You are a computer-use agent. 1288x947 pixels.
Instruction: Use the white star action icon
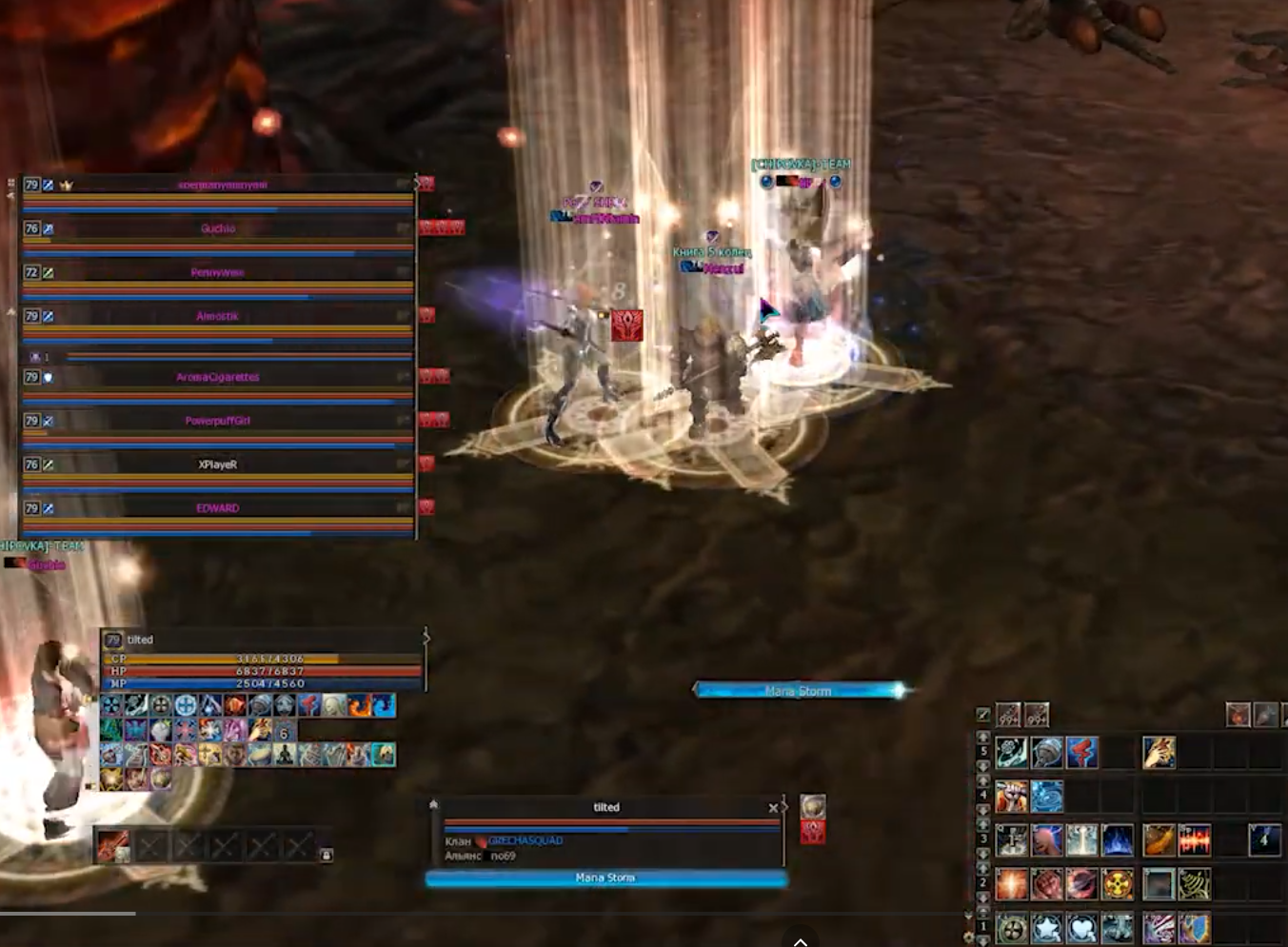[x=1047, y=928]
